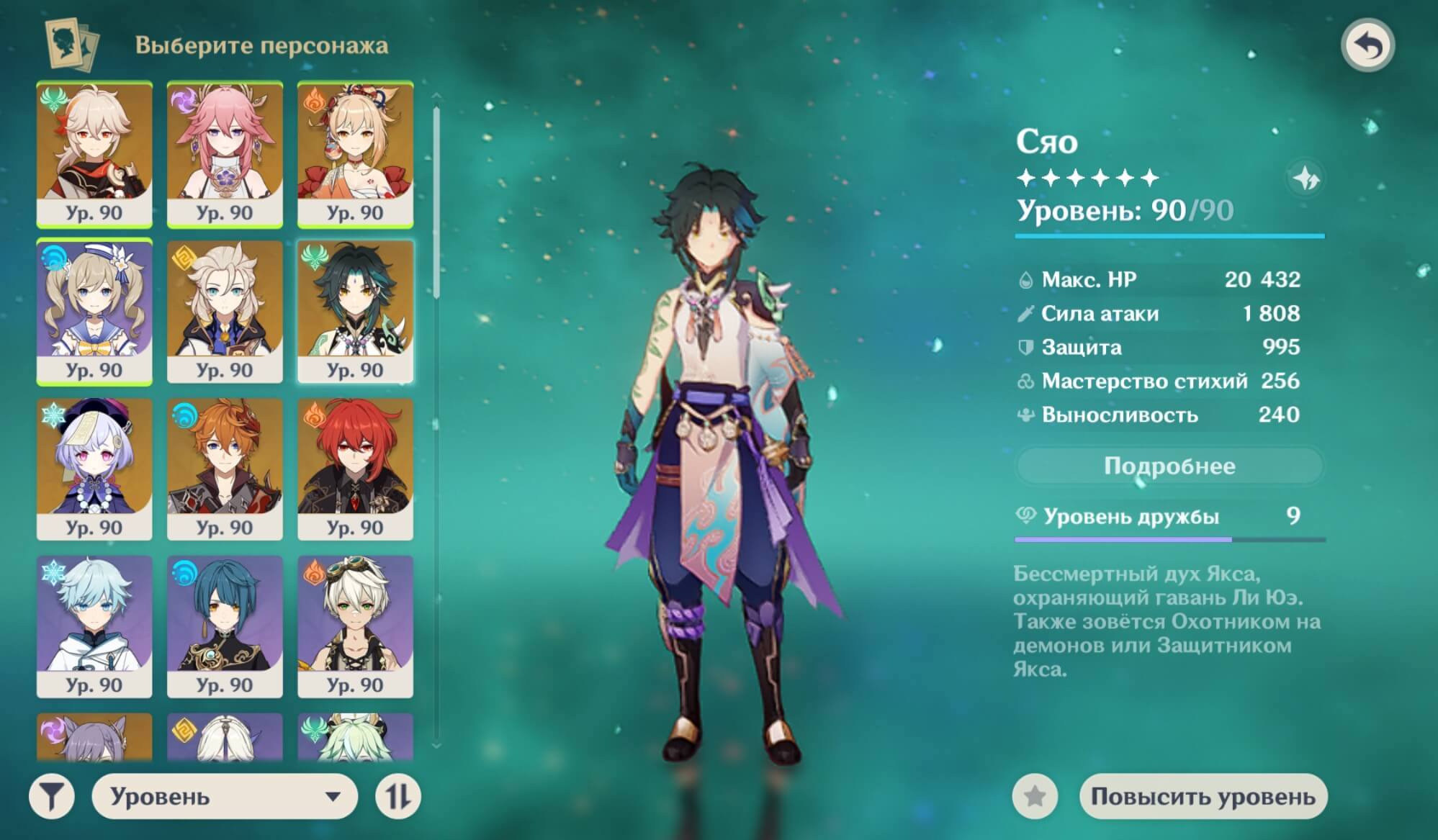Open the Подробнее details panel
Viewport: 1438px width, 840px height.
pyautogui.click(x=1169, y=466)
